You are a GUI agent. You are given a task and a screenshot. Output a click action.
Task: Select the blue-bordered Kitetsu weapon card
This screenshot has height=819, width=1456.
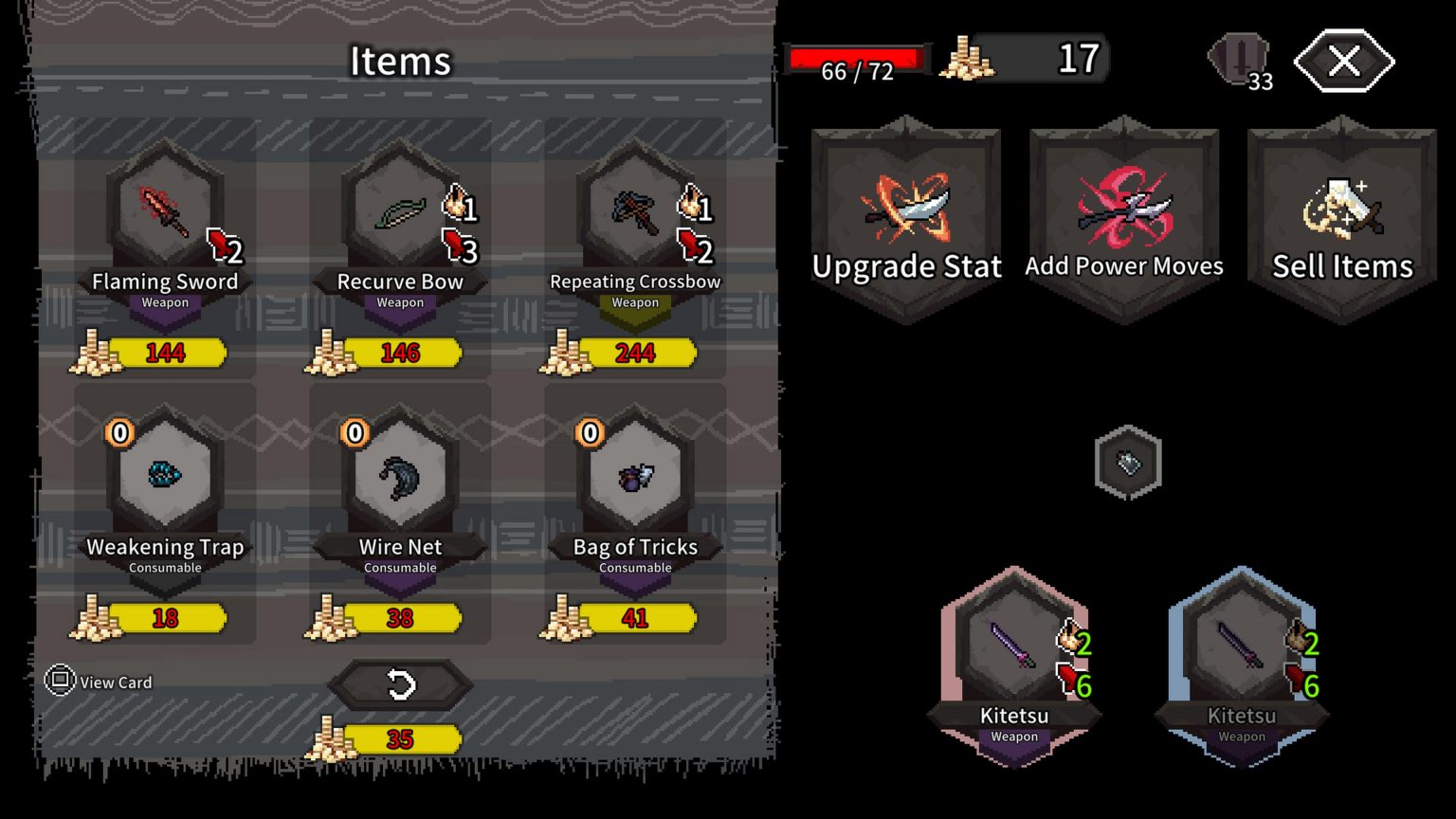click(1242, 654)
